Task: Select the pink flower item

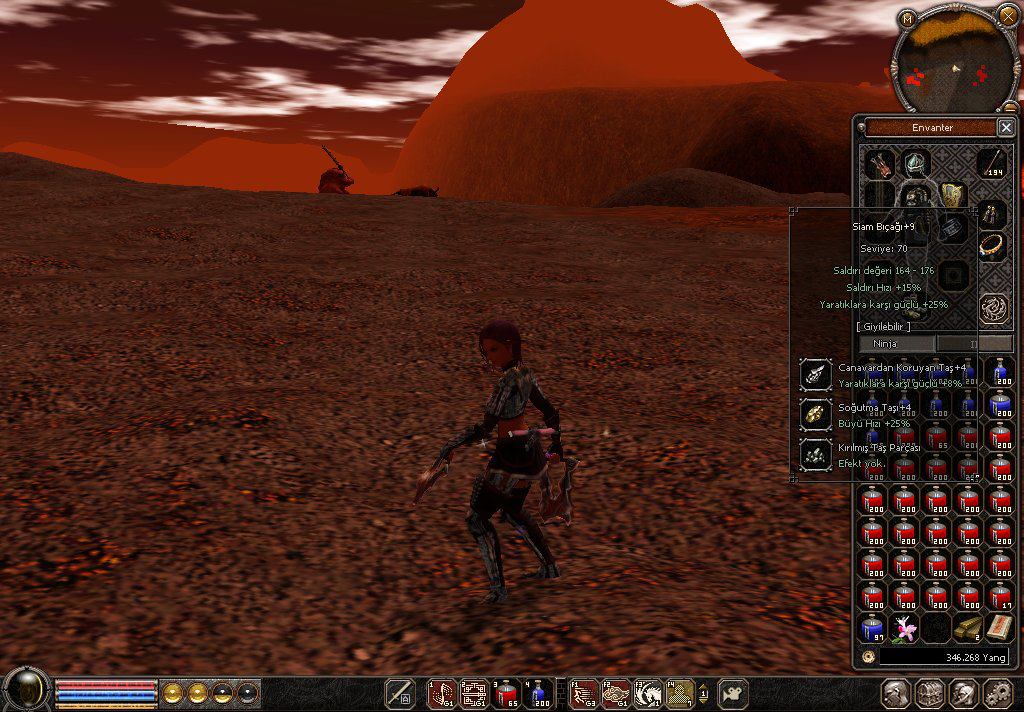Action: pos(905,628)
